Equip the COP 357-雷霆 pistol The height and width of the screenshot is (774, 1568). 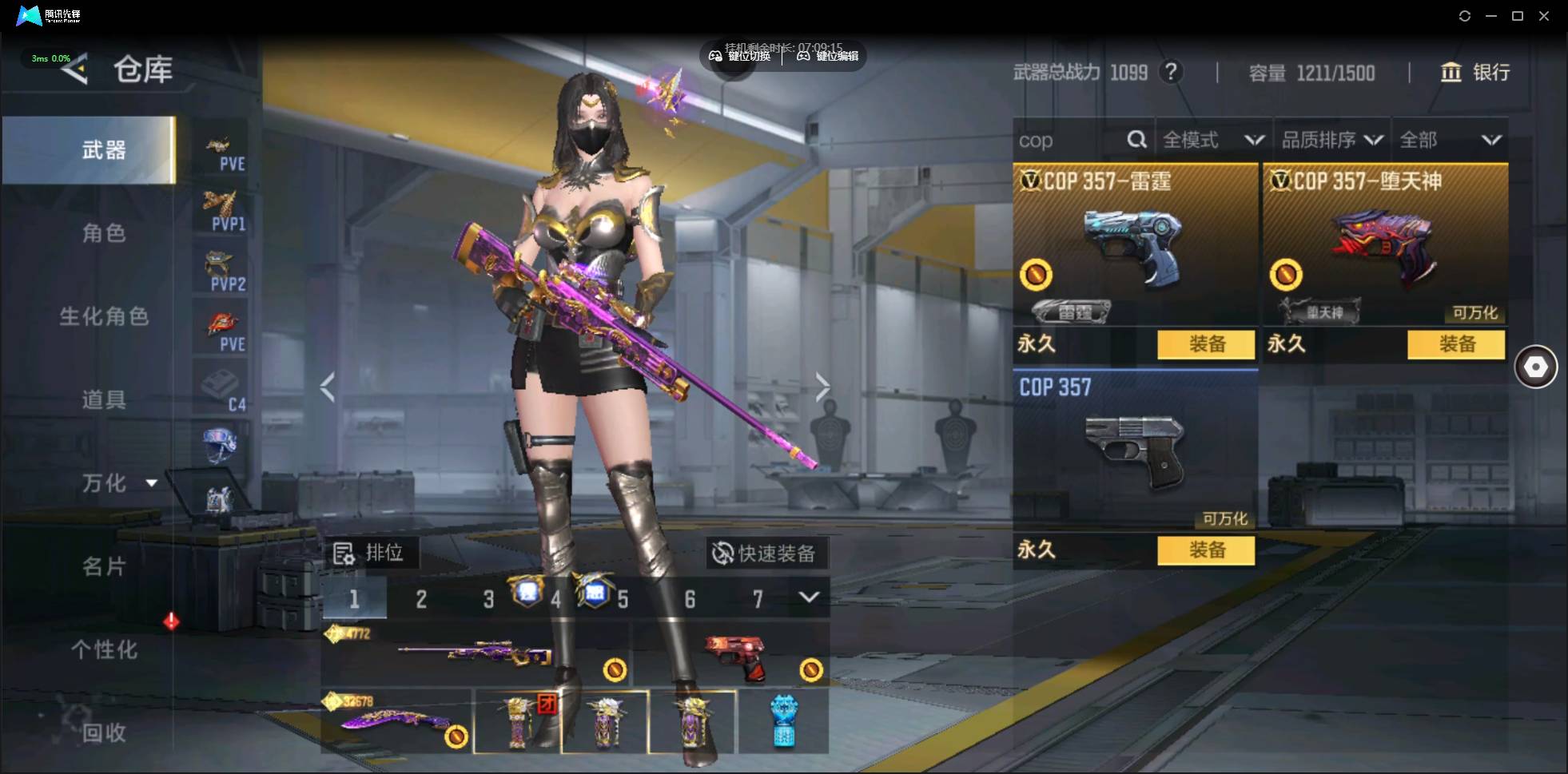click(x=1206, y=344)
